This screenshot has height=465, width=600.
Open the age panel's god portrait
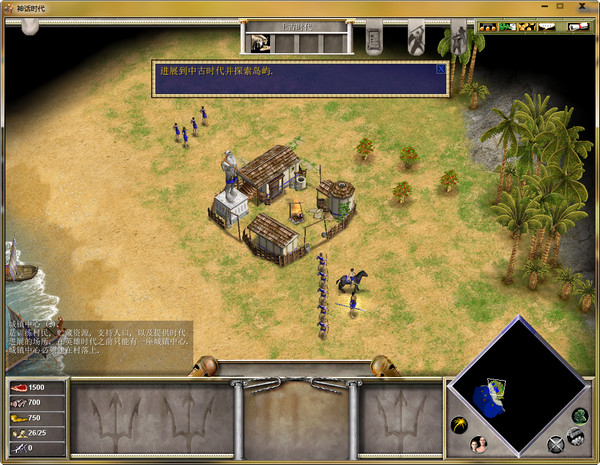(x=260, y=42)
